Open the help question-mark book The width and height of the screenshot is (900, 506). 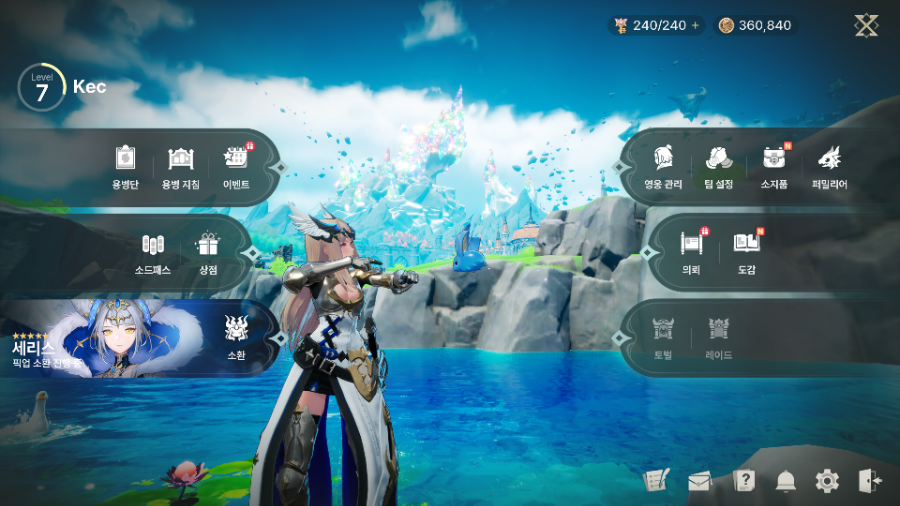pyautogui.click(x=743, y=481)
